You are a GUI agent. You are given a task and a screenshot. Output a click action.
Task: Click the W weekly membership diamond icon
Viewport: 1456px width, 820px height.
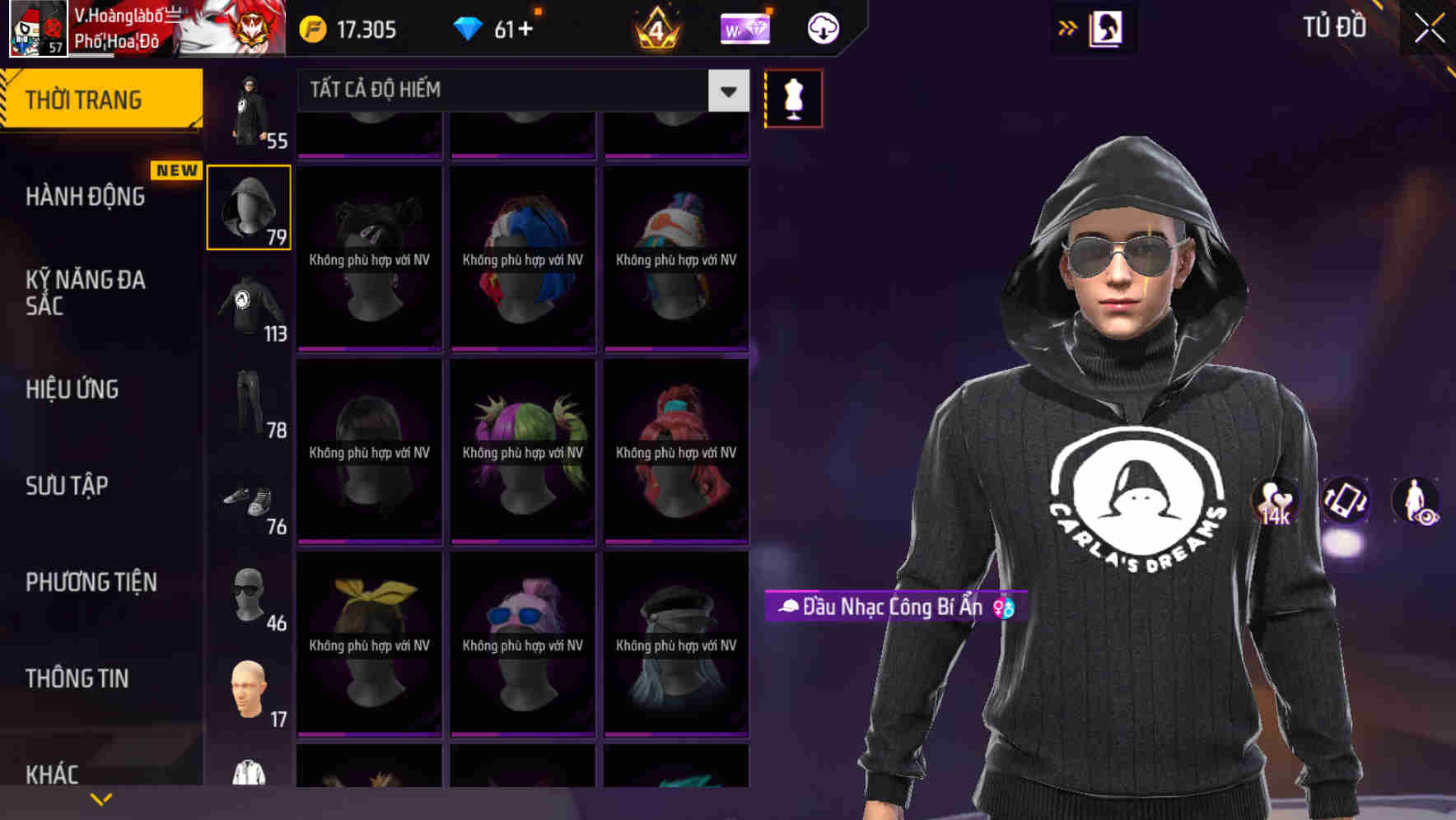[745, 28]
